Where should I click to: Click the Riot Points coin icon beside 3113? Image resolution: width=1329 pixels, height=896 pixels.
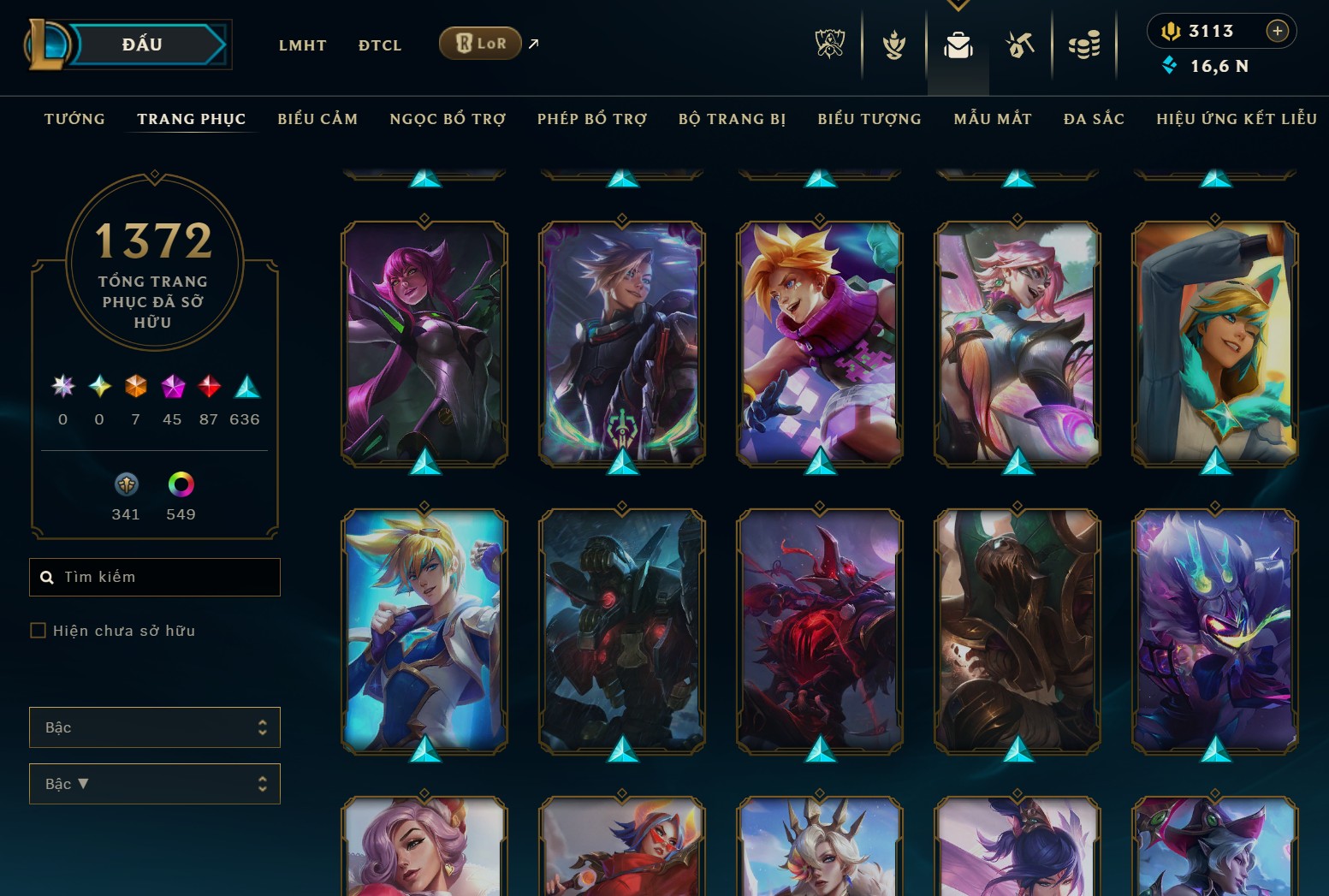pyautogui.click(x=1172, y=32)
